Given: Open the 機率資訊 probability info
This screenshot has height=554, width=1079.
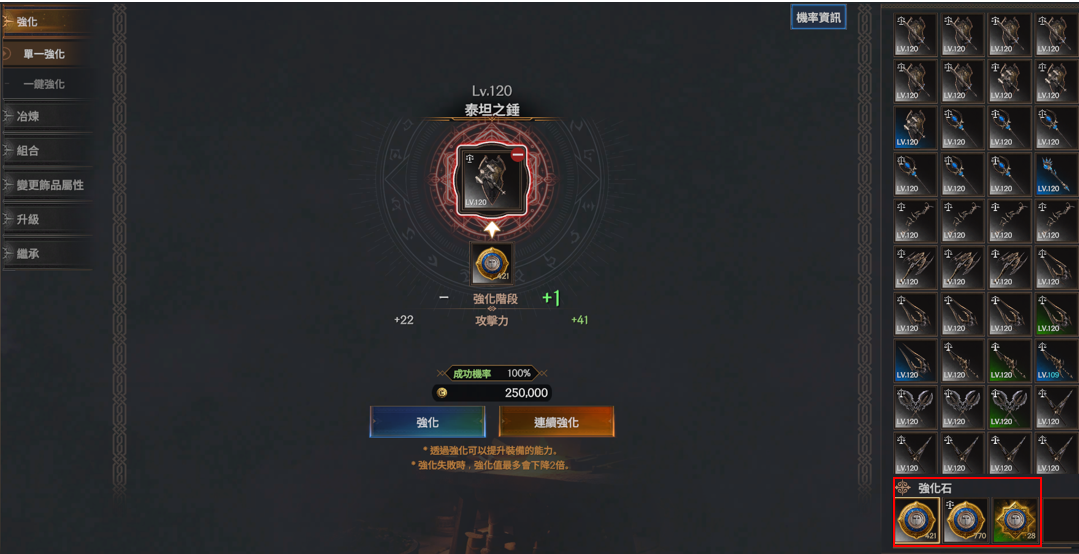Looking at the screenshot, I should coord(818,17).
